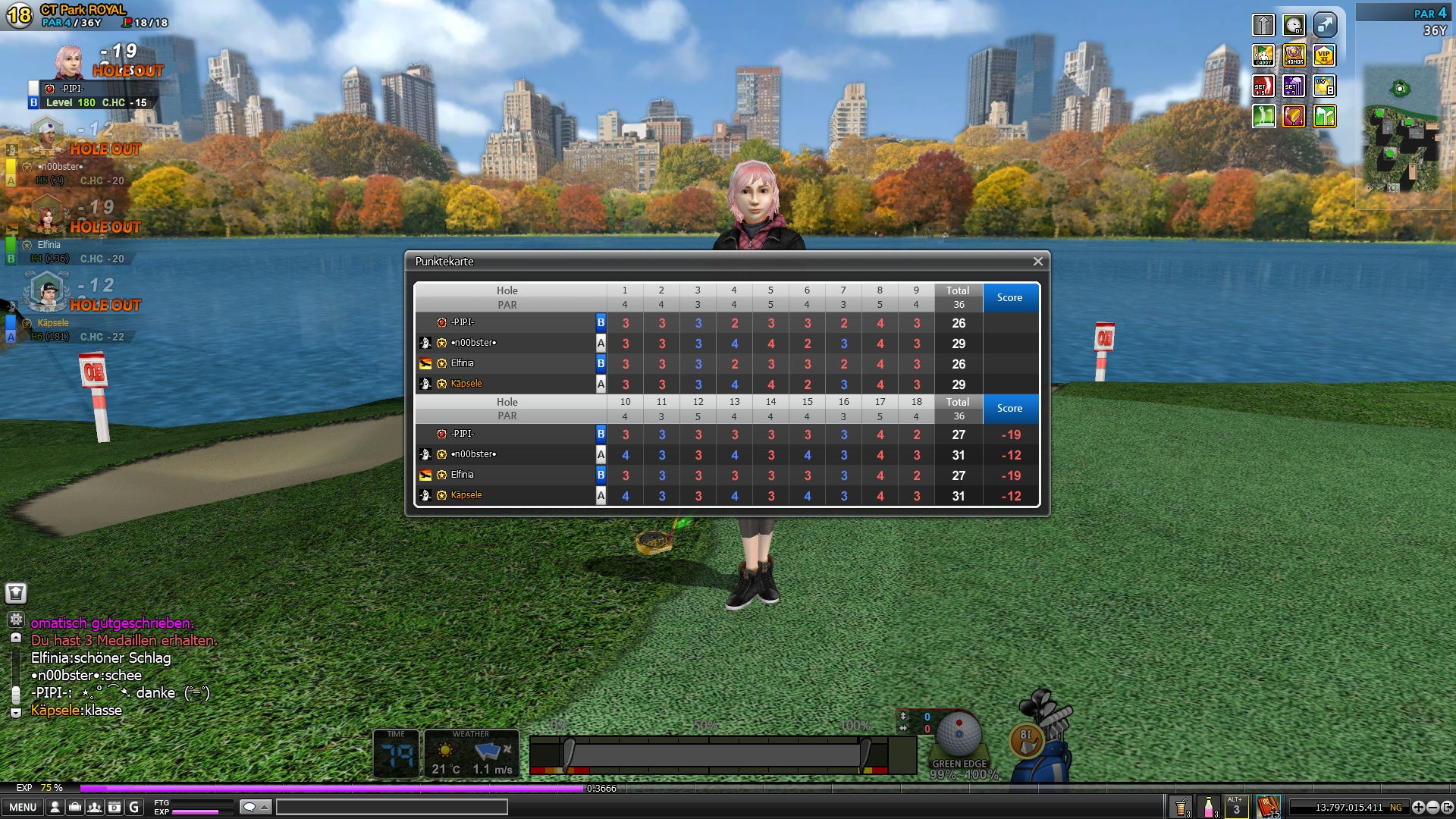Click the round minus minimize button
The width and height of the screenshot is (1456, 819).
pyautogui.click(x=1432, y=807)
